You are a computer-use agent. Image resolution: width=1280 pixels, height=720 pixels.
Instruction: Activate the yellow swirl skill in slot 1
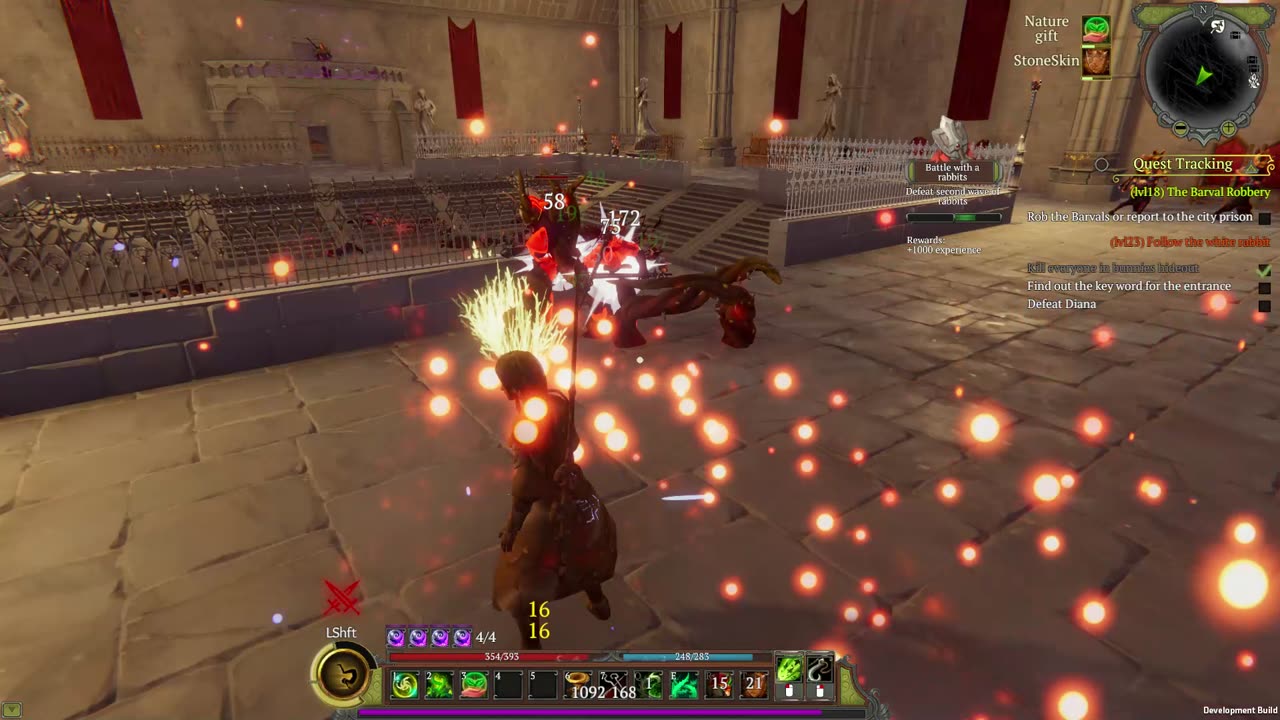pyautogui.click(x=405, y=685)
